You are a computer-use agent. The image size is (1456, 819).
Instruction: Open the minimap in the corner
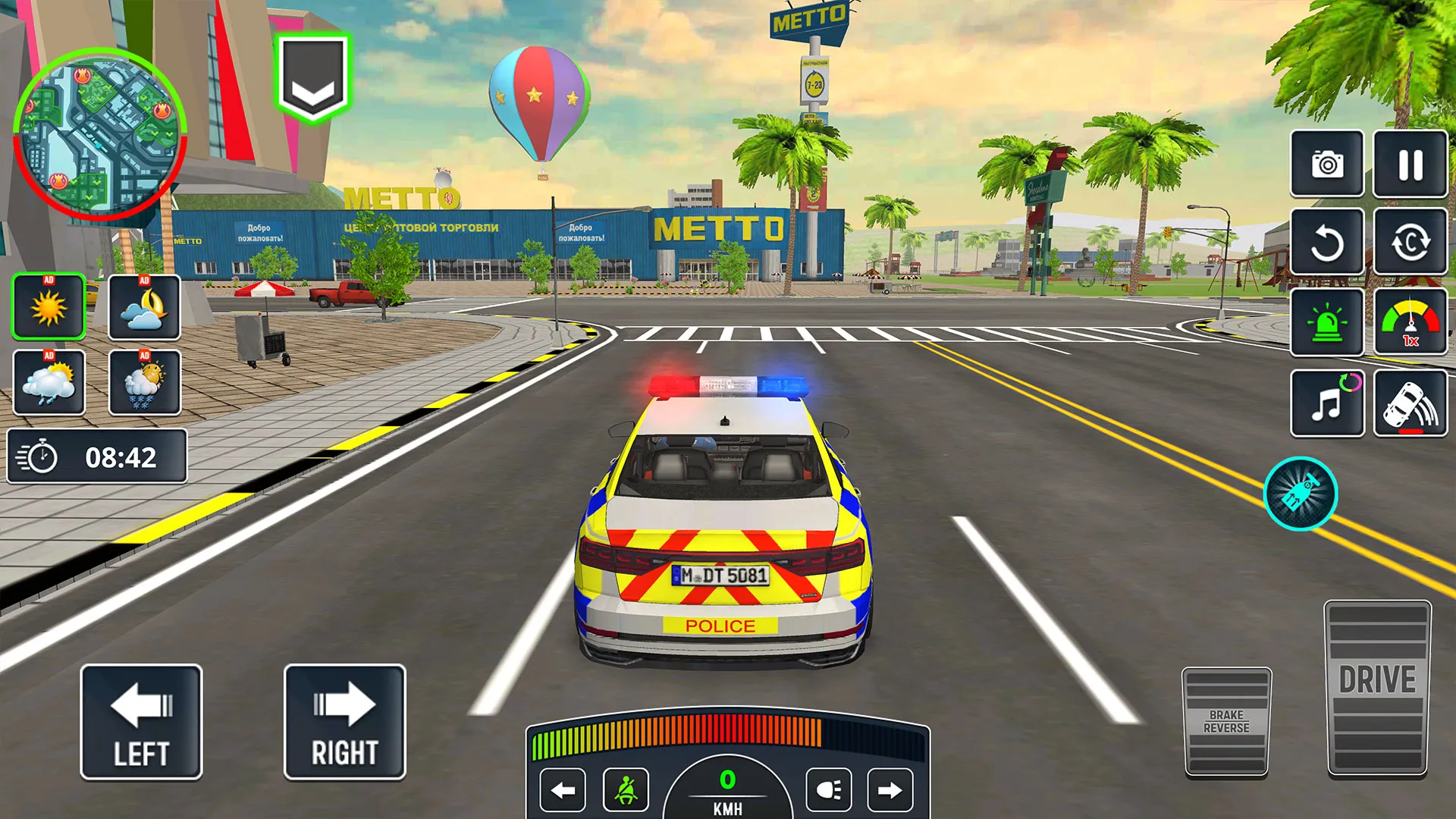[101, 133]
